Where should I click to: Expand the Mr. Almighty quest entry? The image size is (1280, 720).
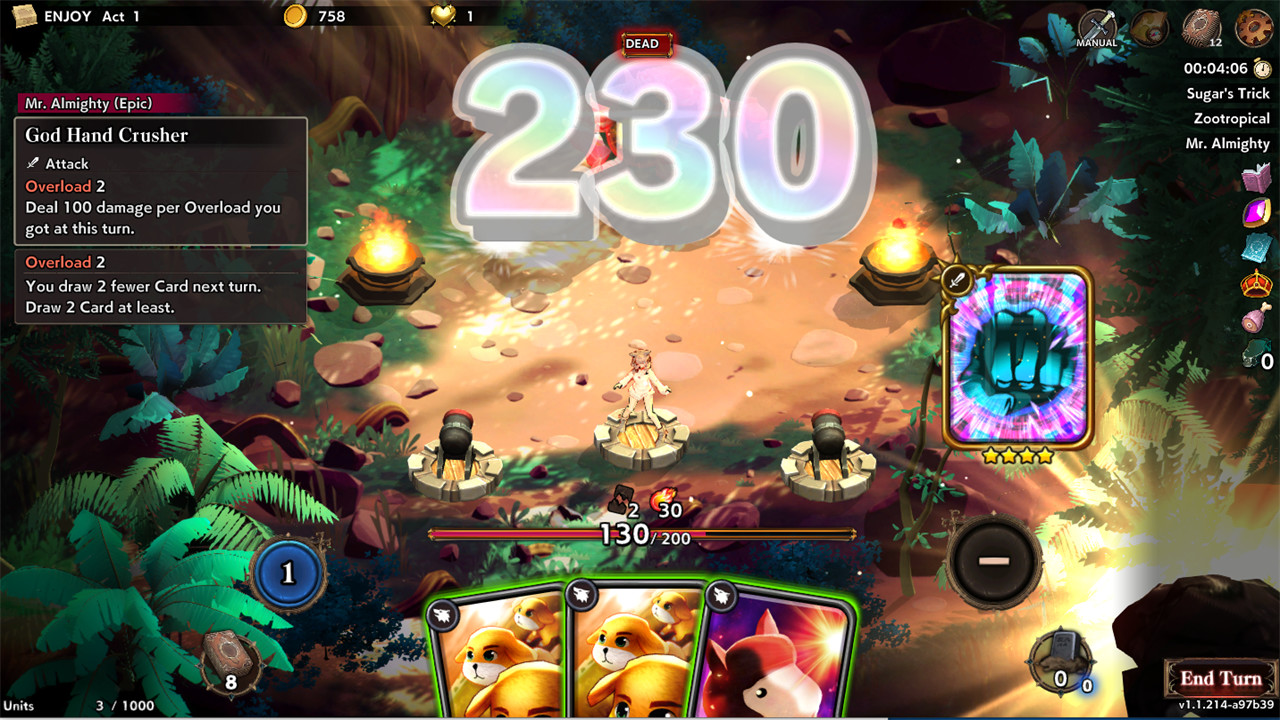[x=1227, y=143]
